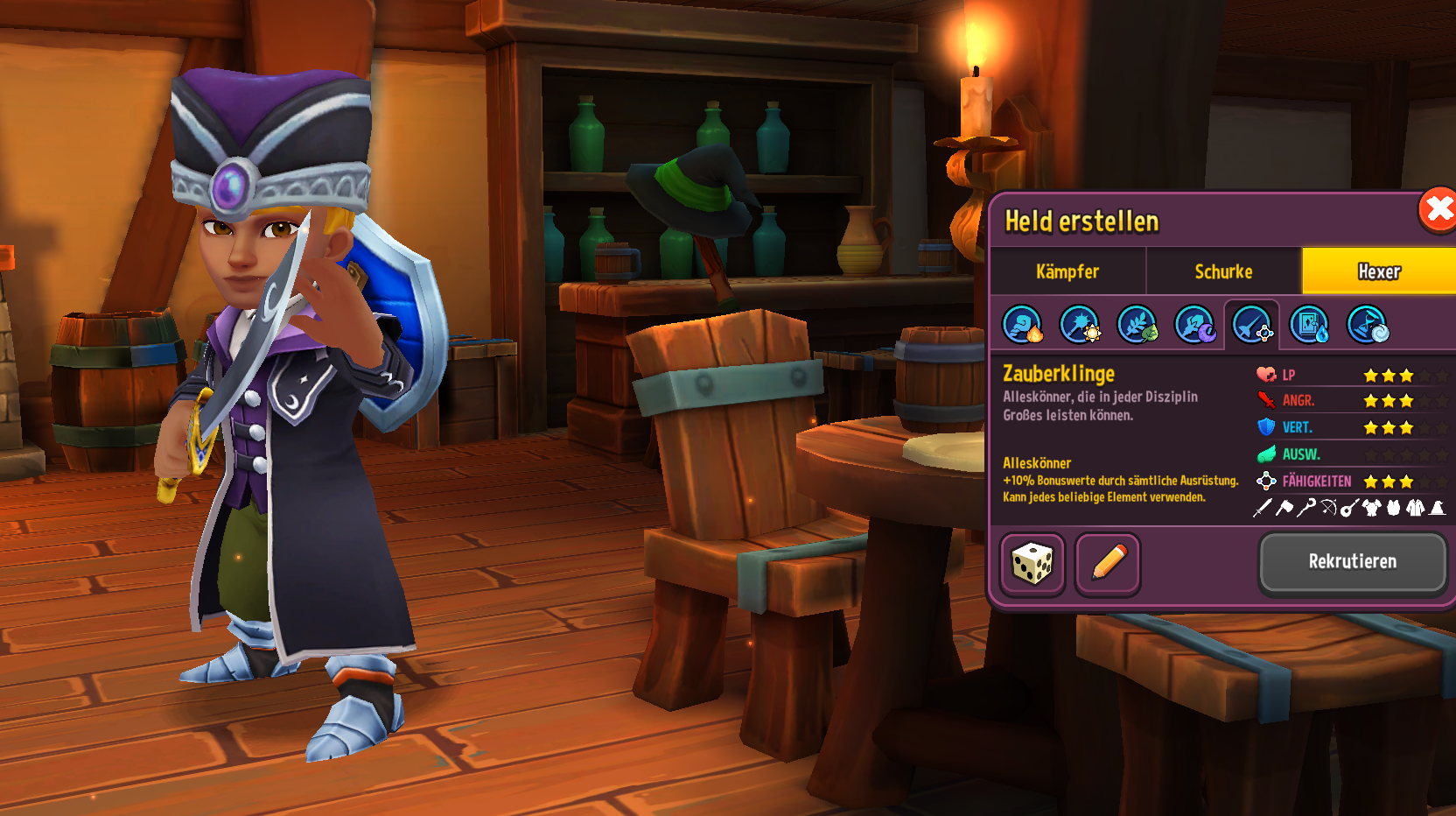Randomize the hero with the dice button
This screenshot has height=816, width=1456.
tap(1032, 564)
